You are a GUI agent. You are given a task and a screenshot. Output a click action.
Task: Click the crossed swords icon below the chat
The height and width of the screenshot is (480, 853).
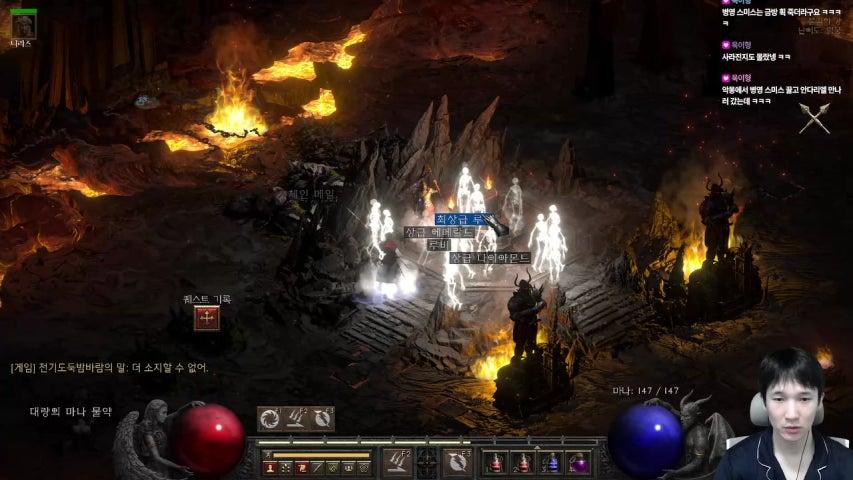point(815,118)
